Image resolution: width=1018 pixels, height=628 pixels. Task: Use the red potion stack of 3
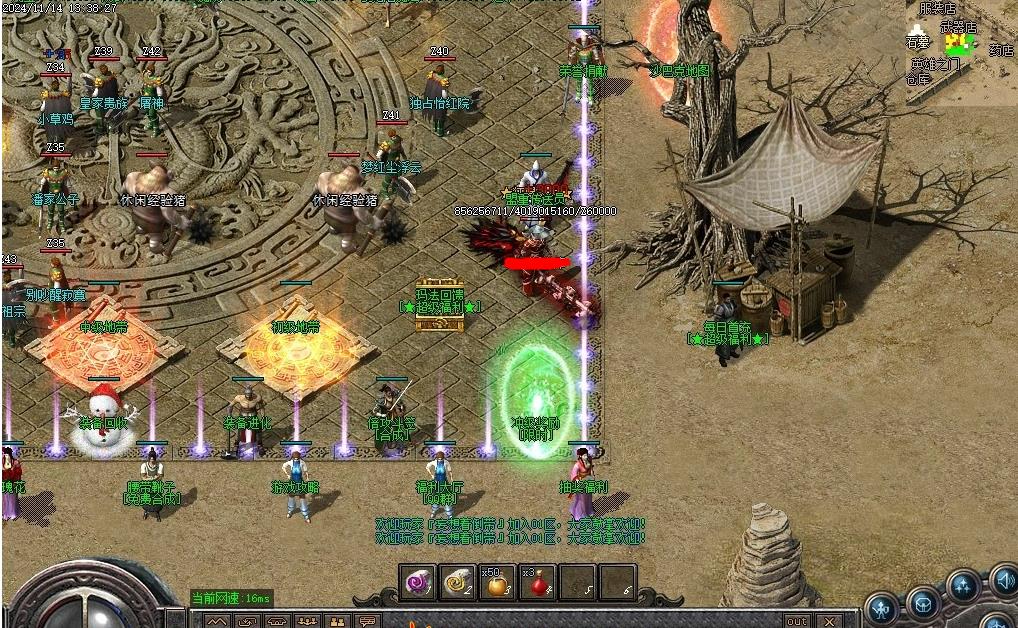tap(537, 582)
